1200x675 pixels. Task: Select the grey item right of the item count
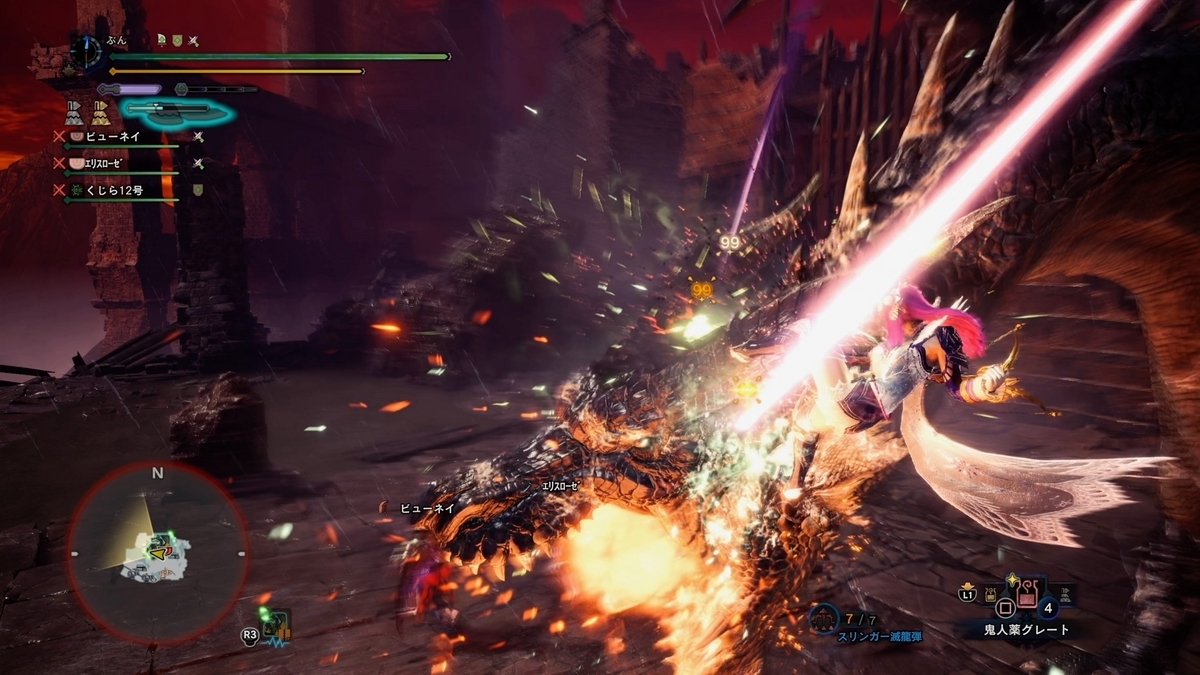pos(1067,597)
